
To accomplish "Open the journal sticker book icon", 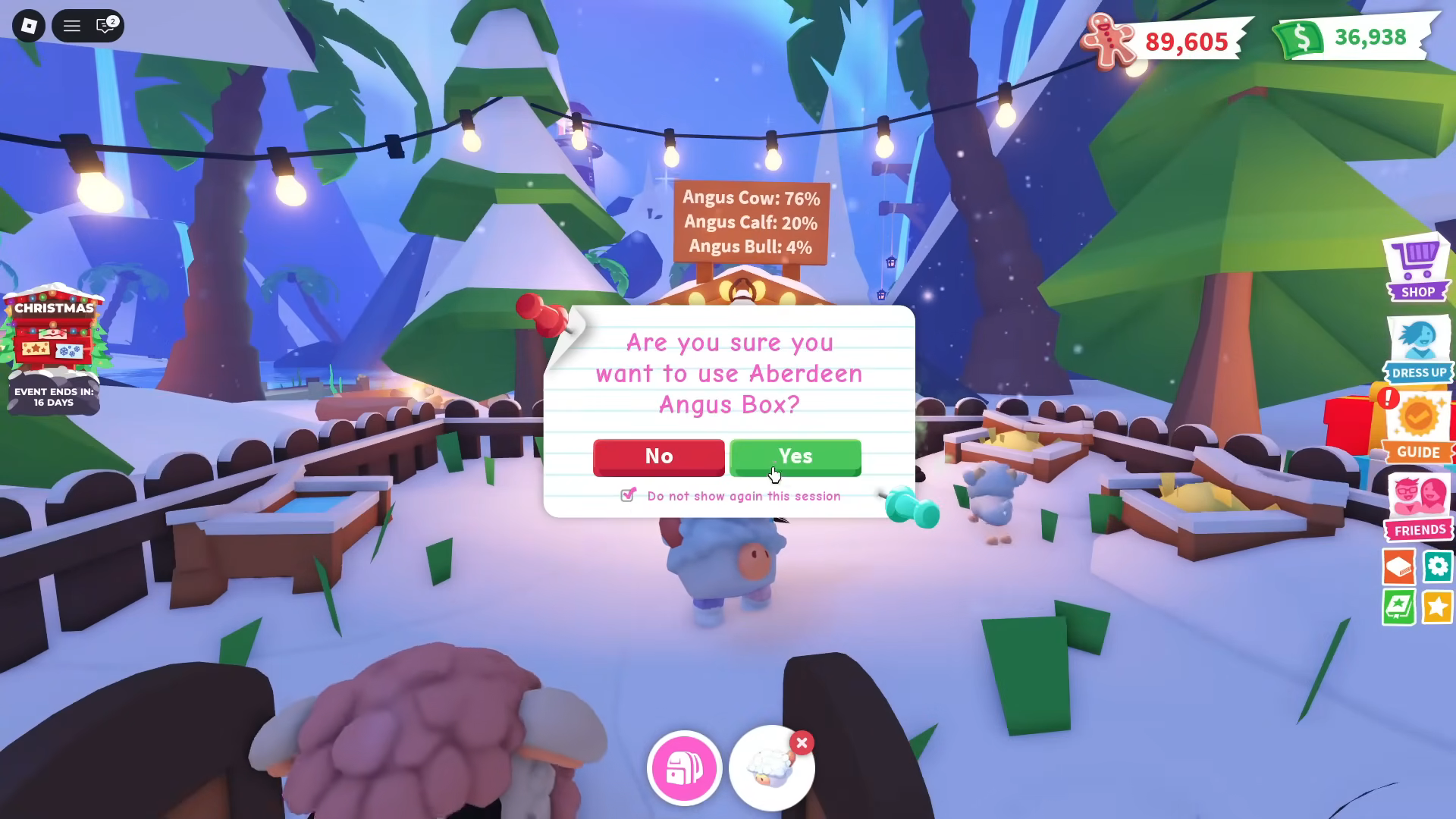I will click(x=1399, y=607).
